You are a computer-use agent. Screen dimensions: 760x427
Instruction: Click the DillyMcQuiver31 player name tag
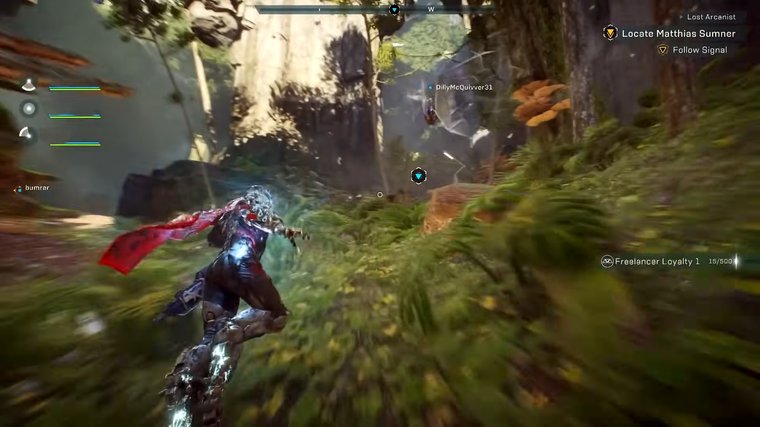(464, 87)
